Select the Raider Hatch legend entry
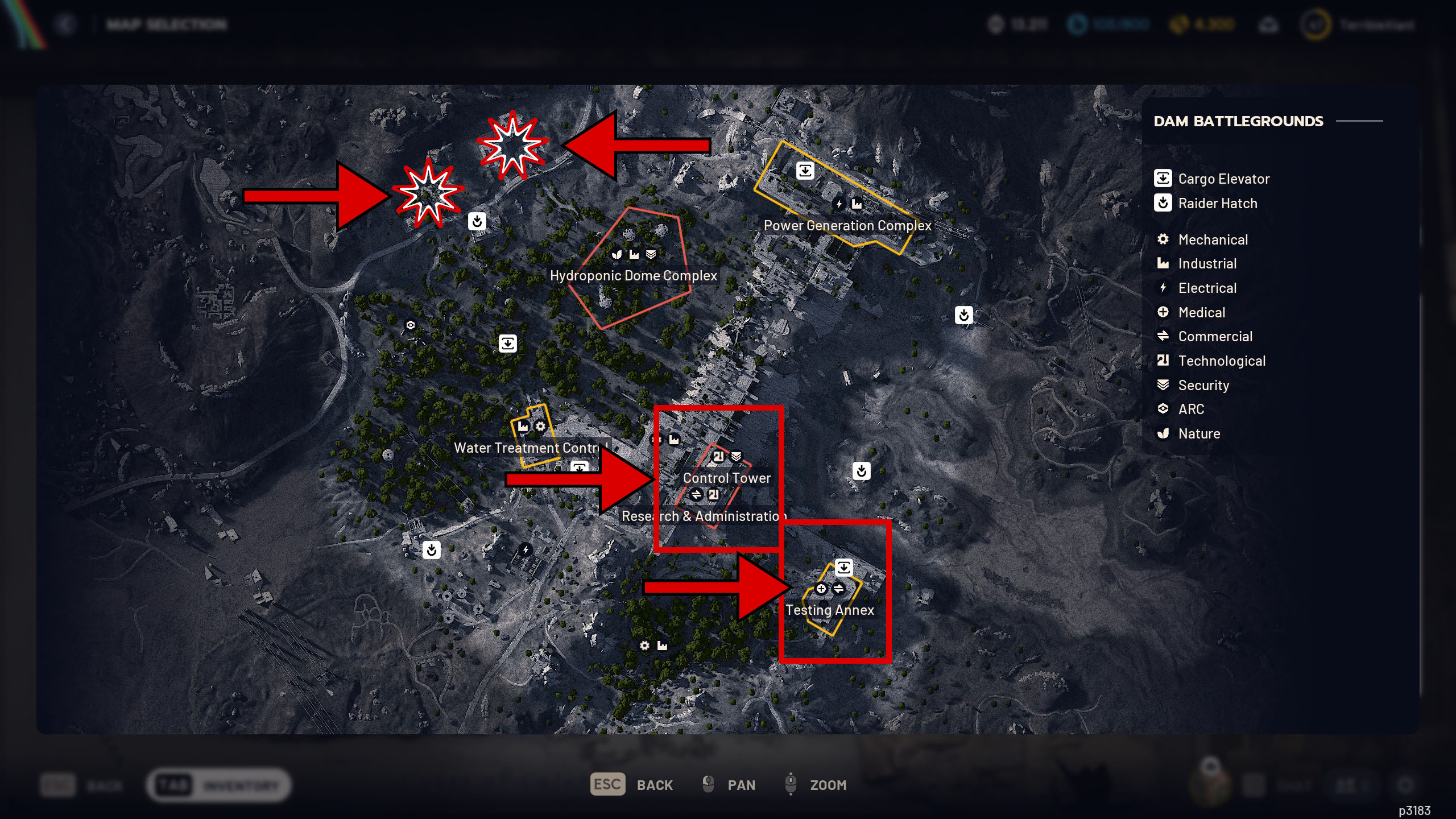Viewport: 1456px width, 819px height. (1217, 203)
